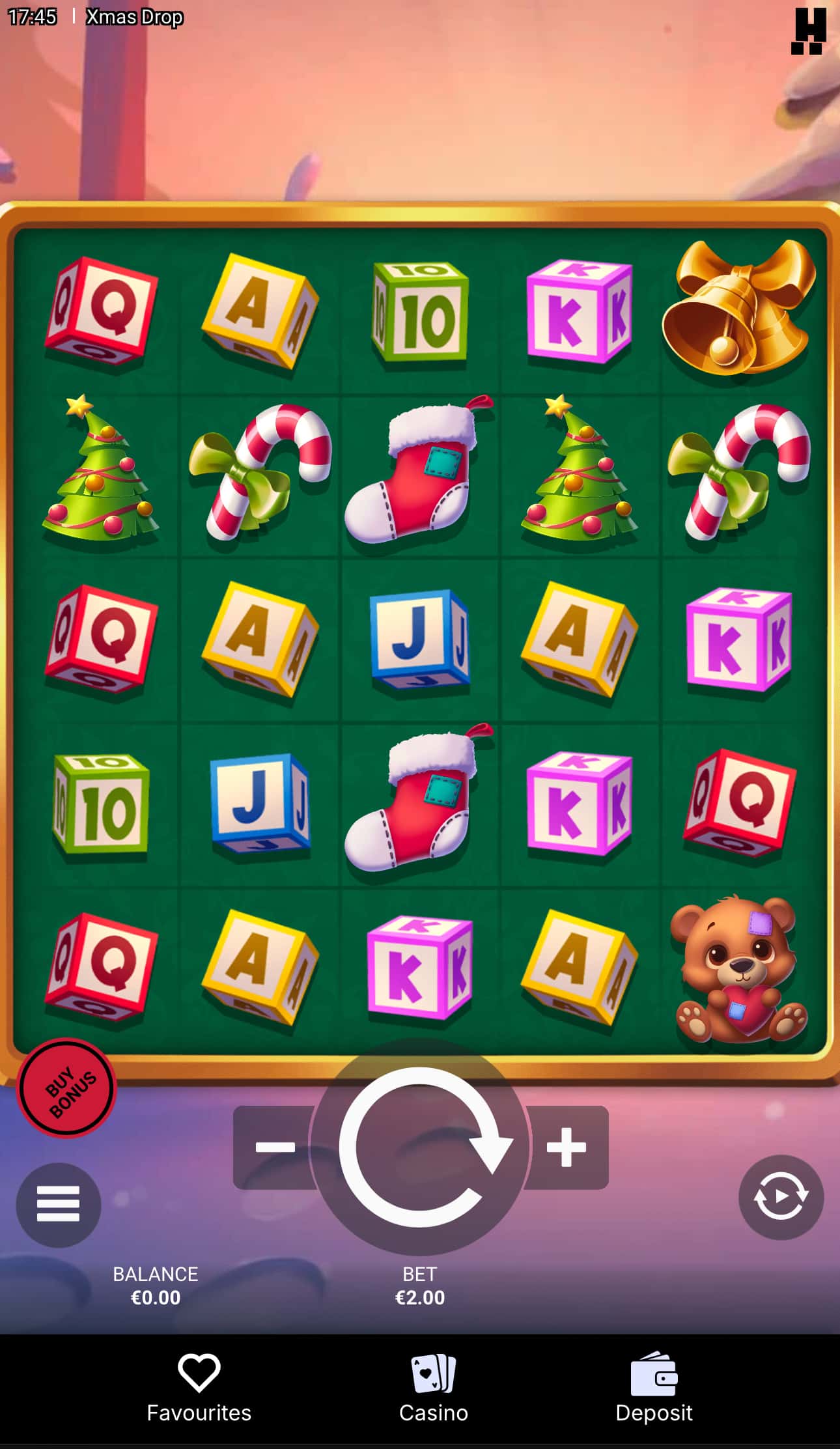
Task: Select the Favourites menu item
Action: click(199, 1394)
